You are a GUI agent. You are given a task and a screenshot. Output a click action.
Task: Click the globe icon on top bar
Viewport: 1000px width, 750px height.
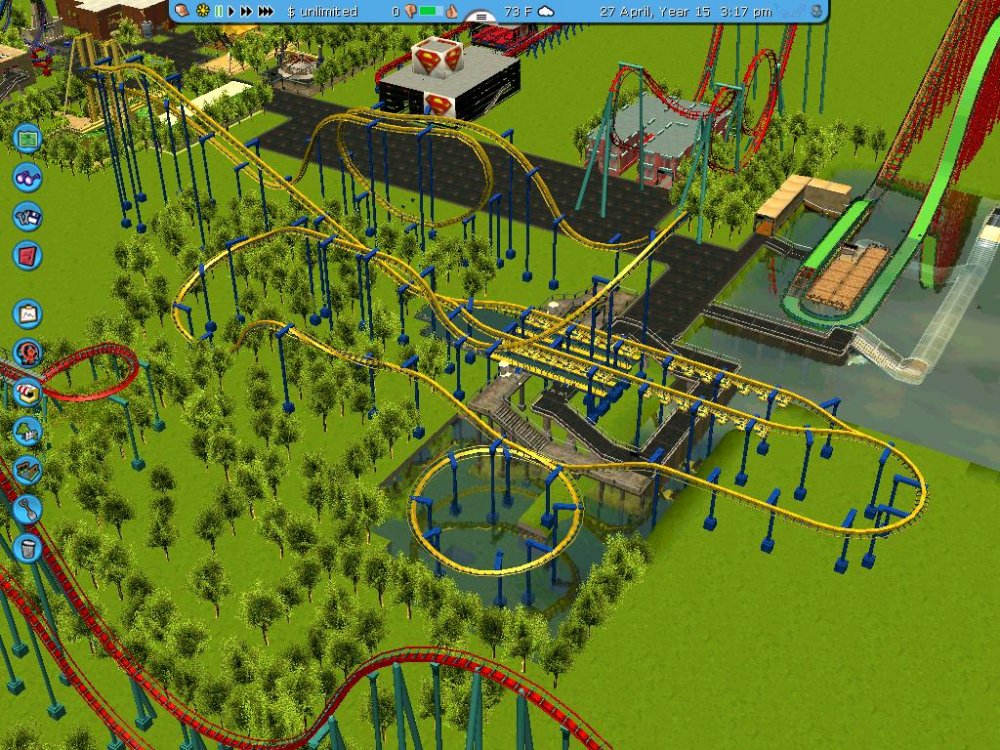(817, 11)
